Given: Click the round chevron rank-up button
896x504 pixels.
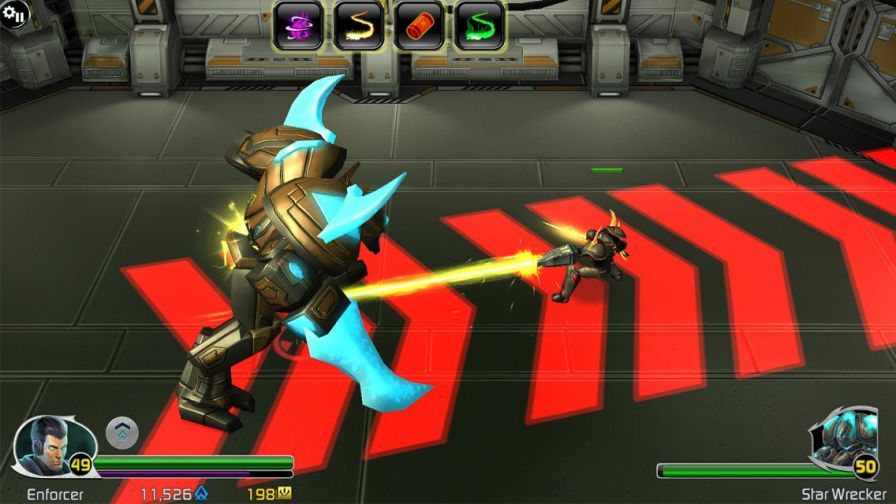Looking at the screenshot, I should 122,432.
